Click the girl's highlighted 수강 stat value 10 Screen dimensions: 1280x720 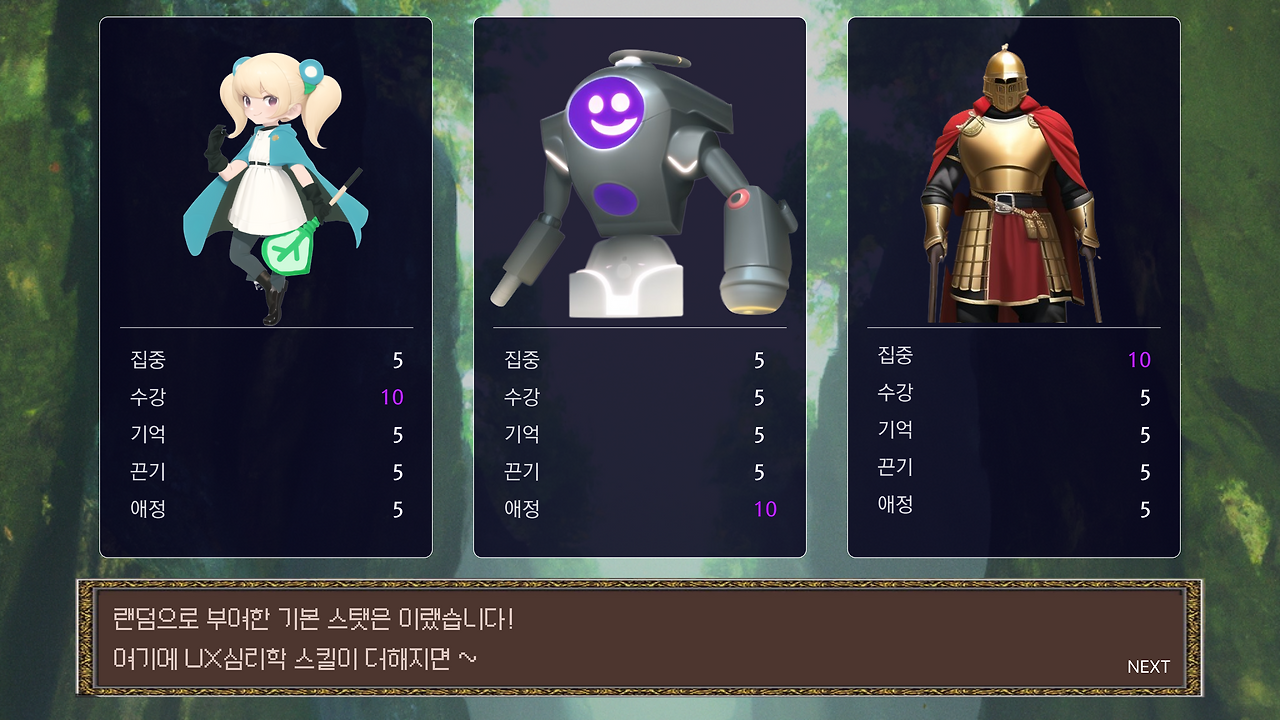coord(390,397)
